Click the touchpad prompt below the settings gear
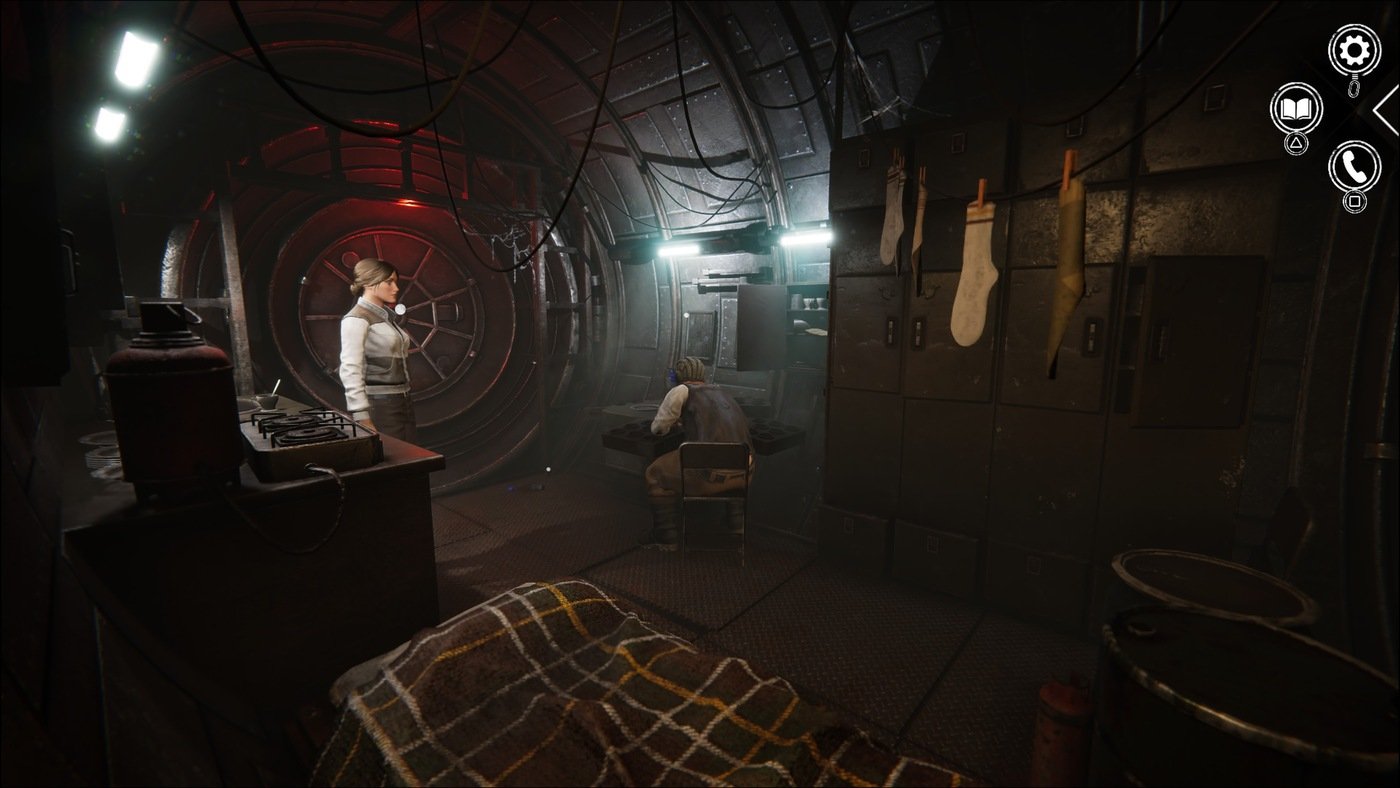 point(1352,88)
